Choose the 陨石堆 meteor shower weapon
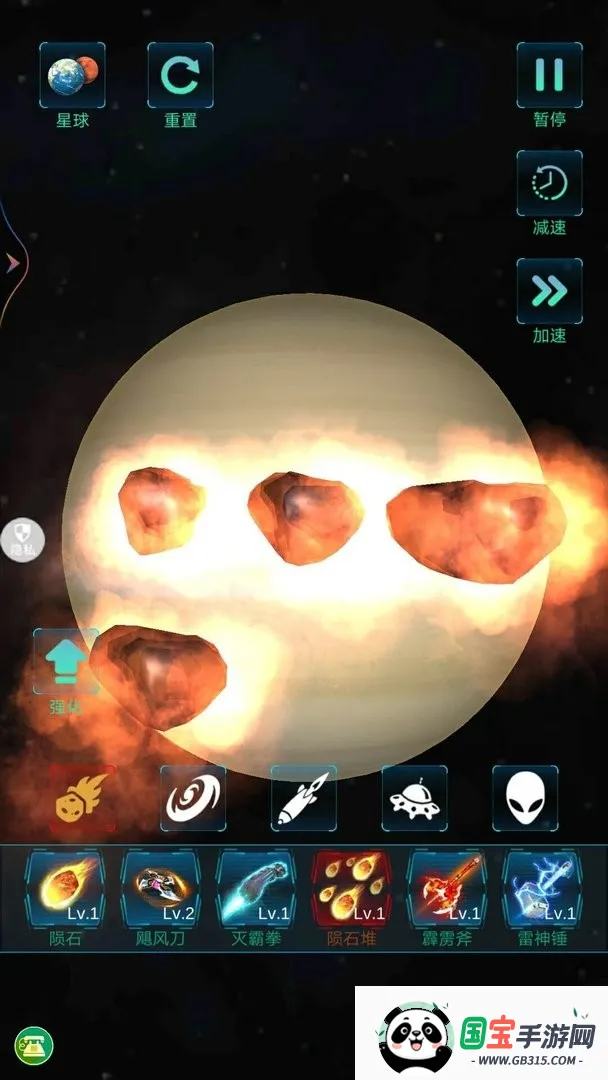Viewport: 608px width, 1080px height. (351, 887)
